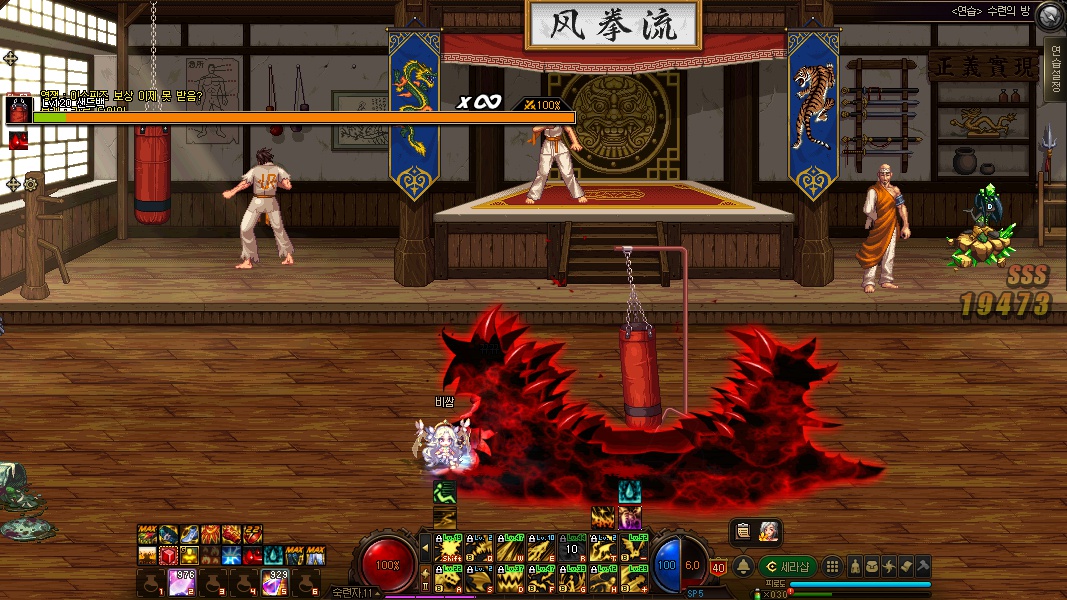Image resolution: width=1067 pixels, height=600 pixels.
Task: Click the skill bar left arrow toggle
Action: tap(425, 548)
